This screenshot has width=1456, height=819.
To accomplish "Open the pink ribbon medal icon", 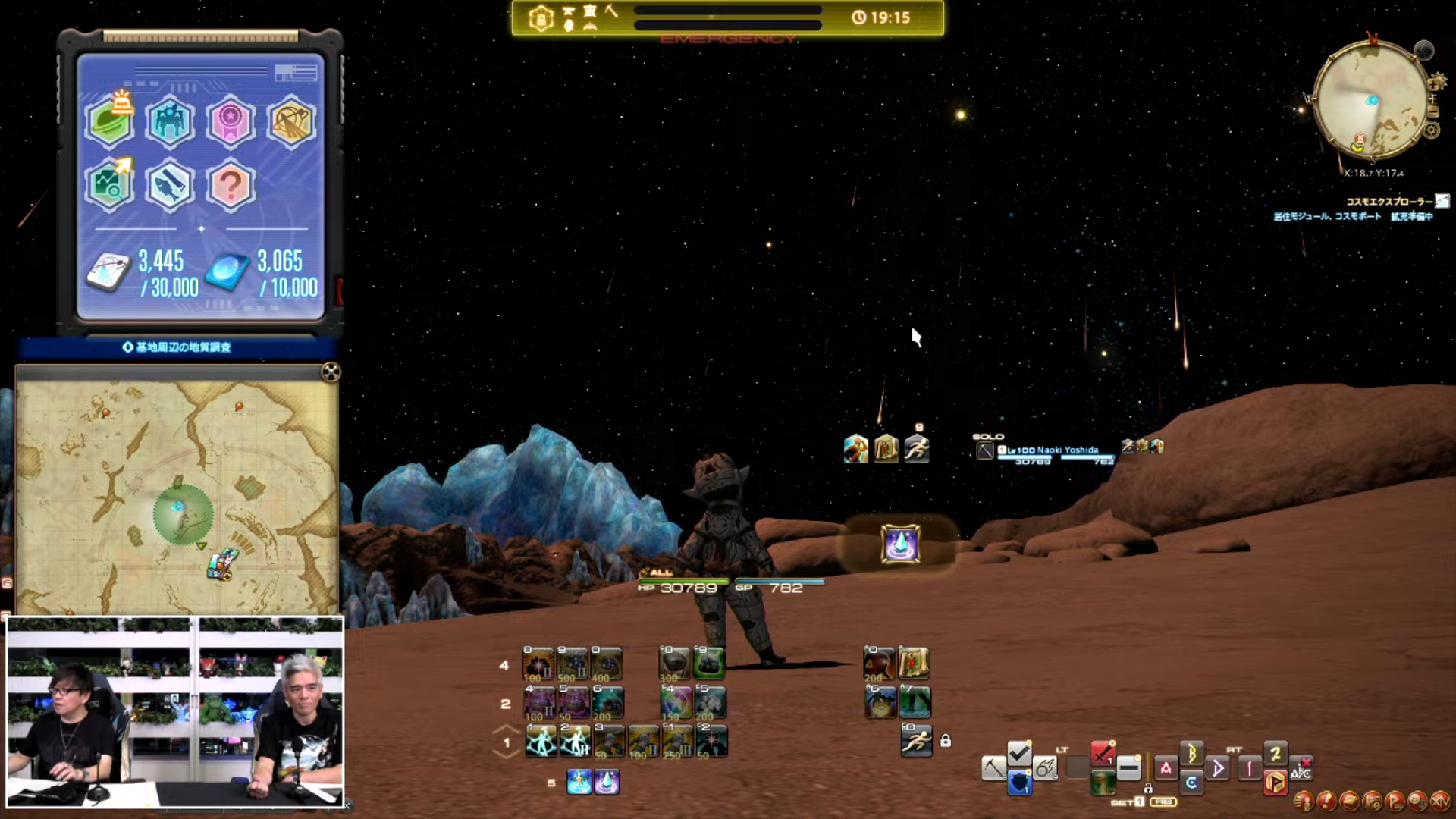I will pos(230,121).
